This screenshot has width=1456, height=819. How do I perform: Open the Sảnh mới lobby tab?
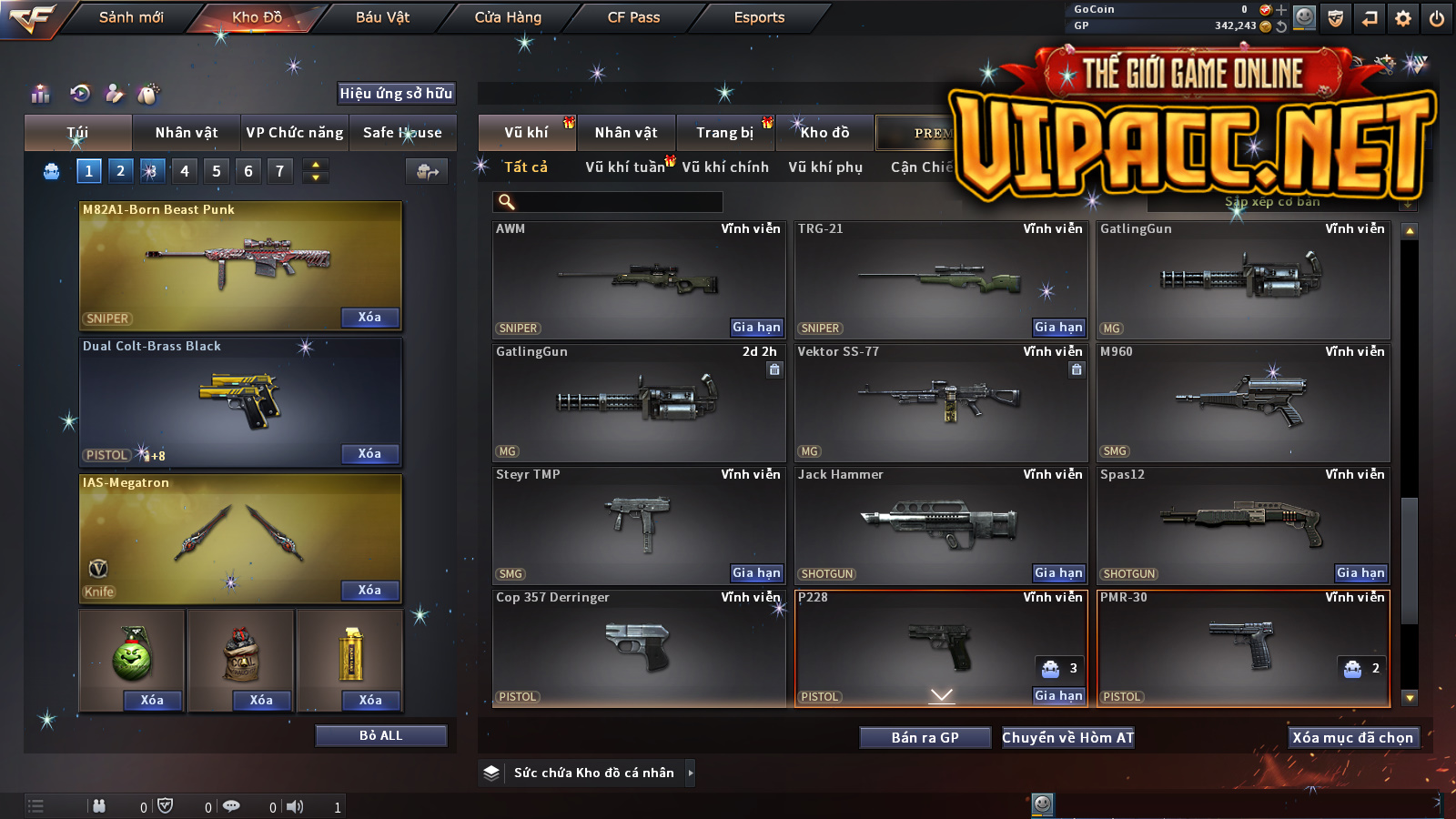[x=131, y=17]
